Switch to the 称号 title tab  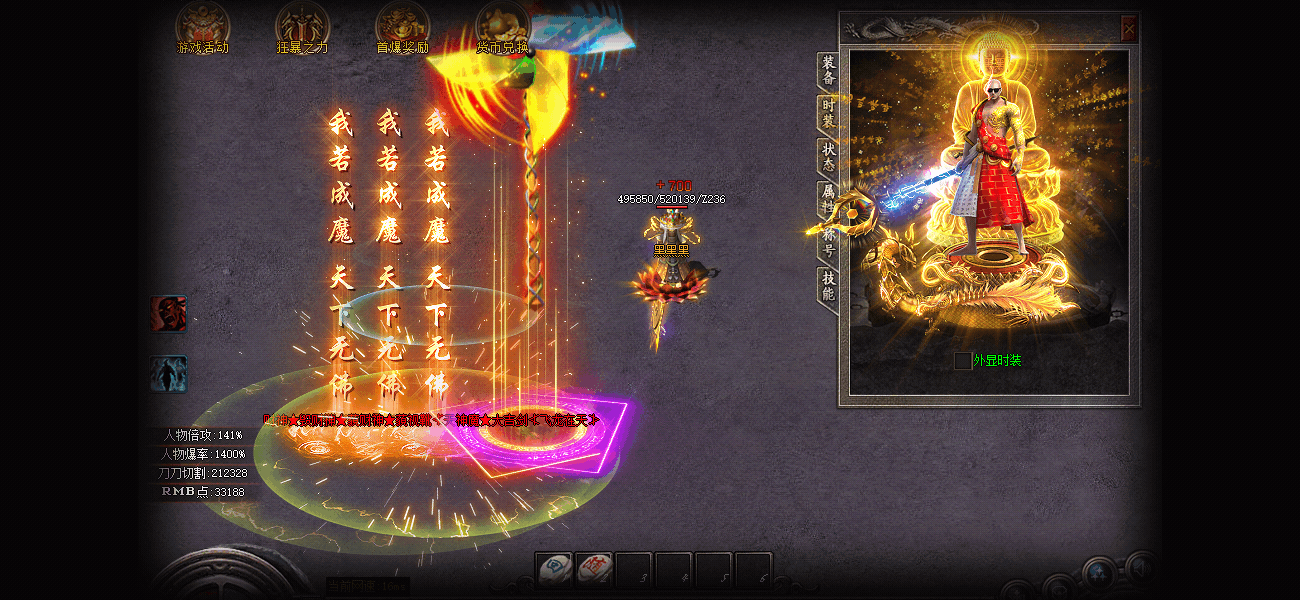(828, 241)
